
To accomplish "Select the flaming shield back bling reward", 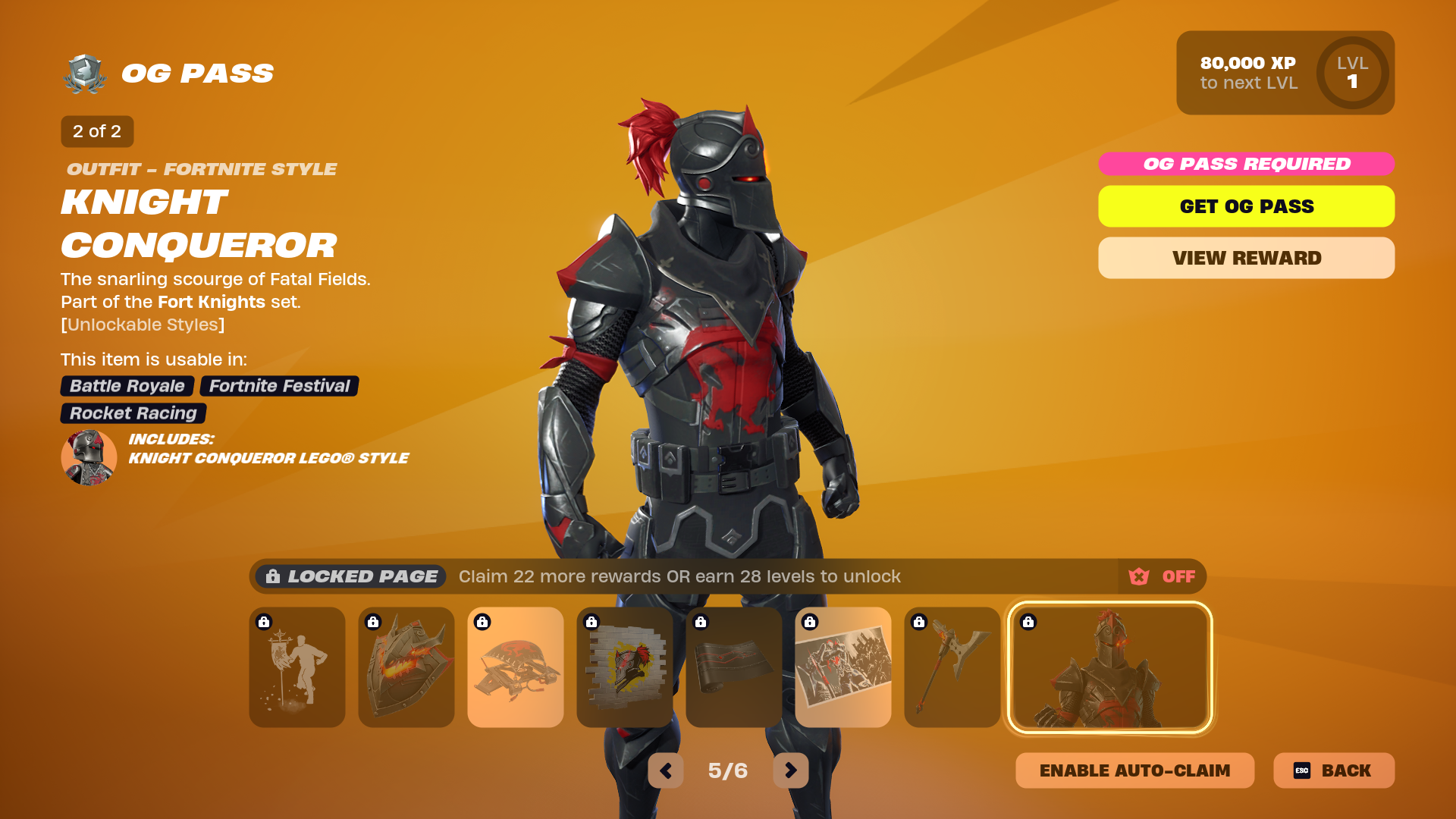I will click(406, 667).
